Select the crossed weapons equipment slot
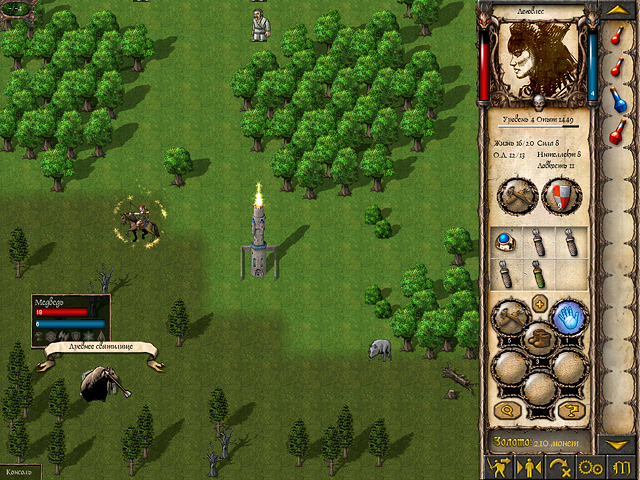Viewport: 640px width, 480px height. (x=518, y=196)
